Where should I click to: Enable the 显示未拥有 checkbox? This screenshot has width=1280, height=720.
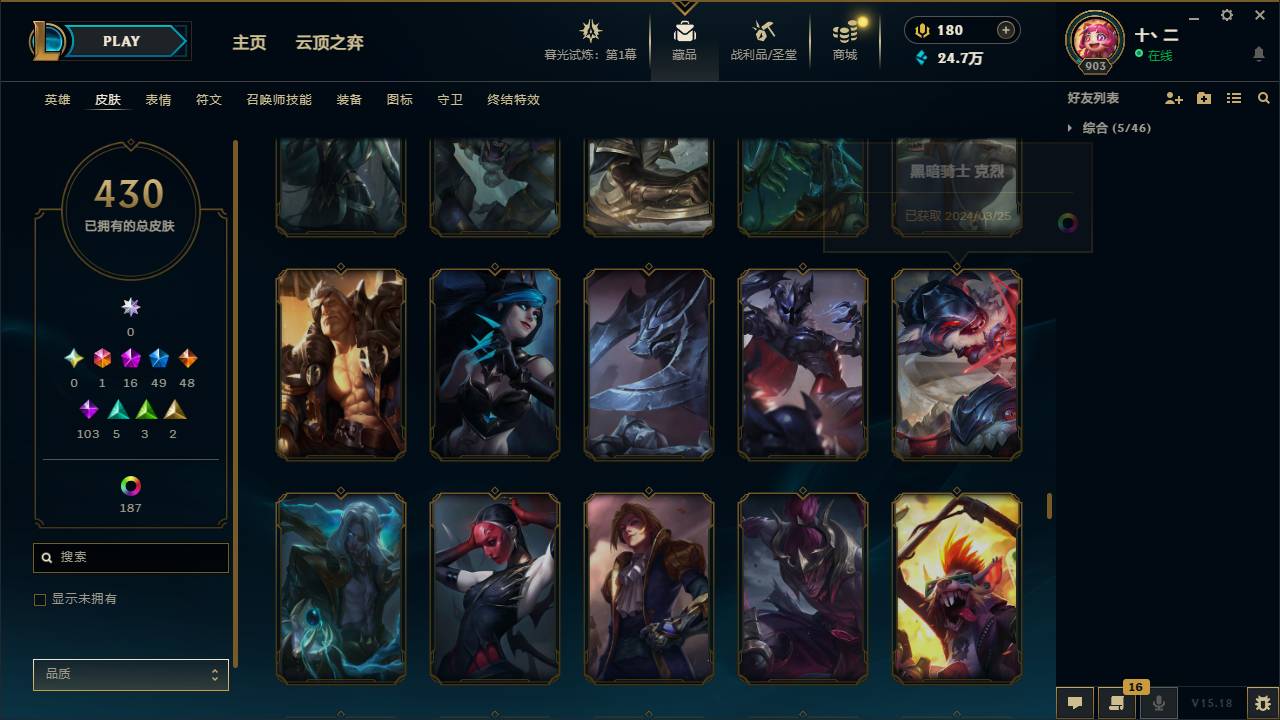[39, 599]
